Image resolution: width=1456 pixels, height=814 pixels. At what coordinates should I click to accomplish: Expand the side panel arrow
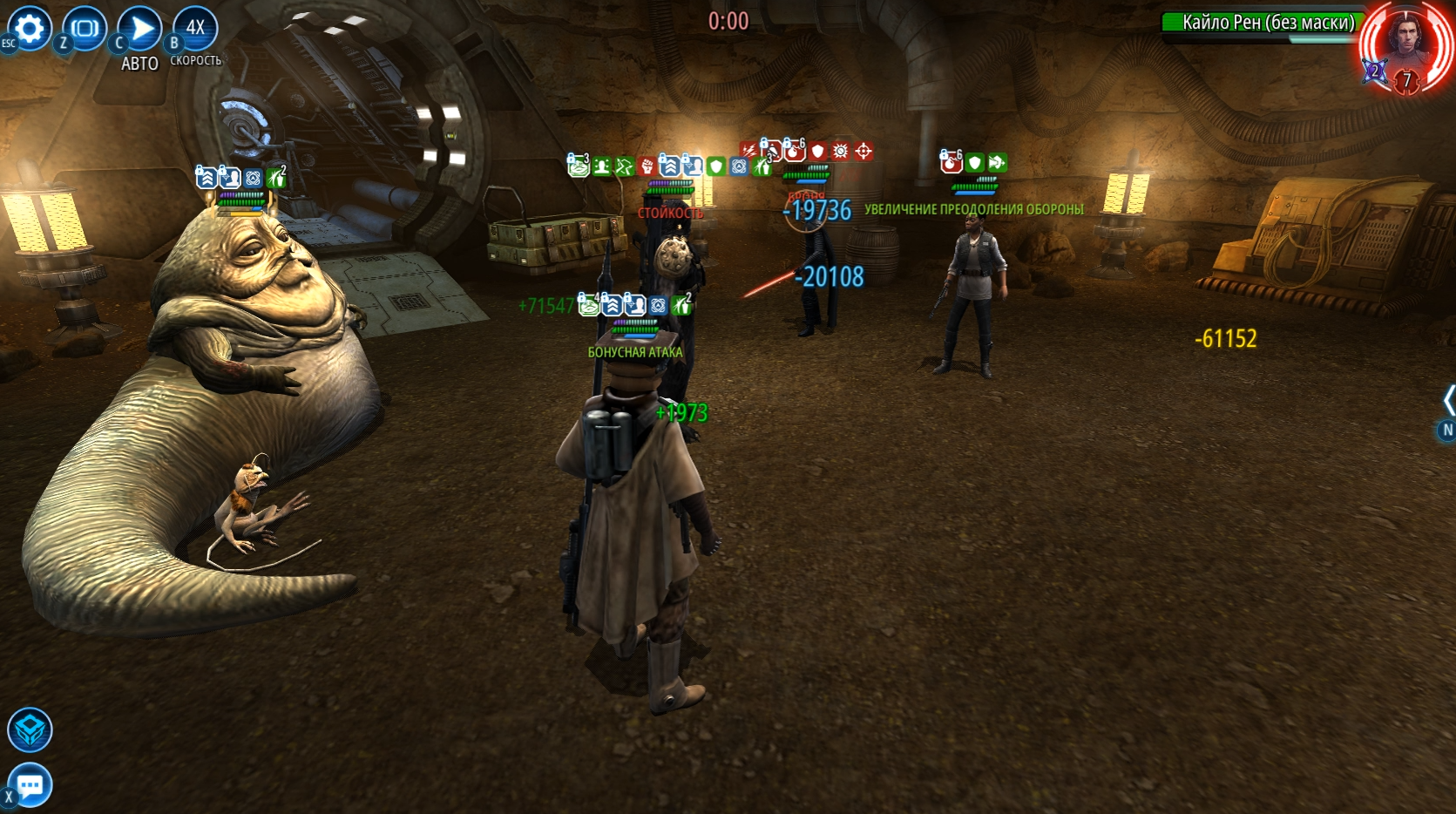[x=1448, y=401]
